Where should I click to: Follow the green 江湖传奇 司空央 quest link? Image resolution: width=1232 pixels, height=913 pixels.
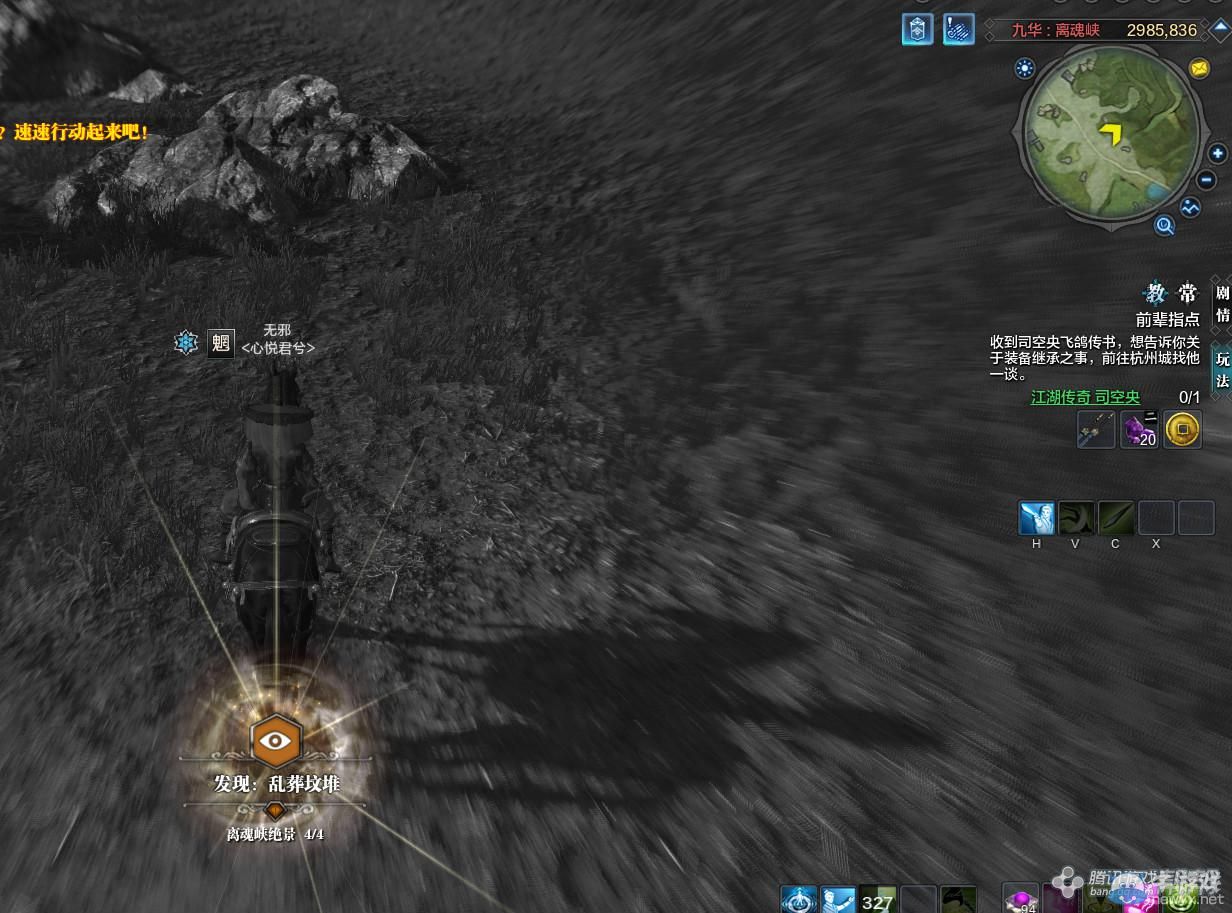click(x=1085, y=397)
